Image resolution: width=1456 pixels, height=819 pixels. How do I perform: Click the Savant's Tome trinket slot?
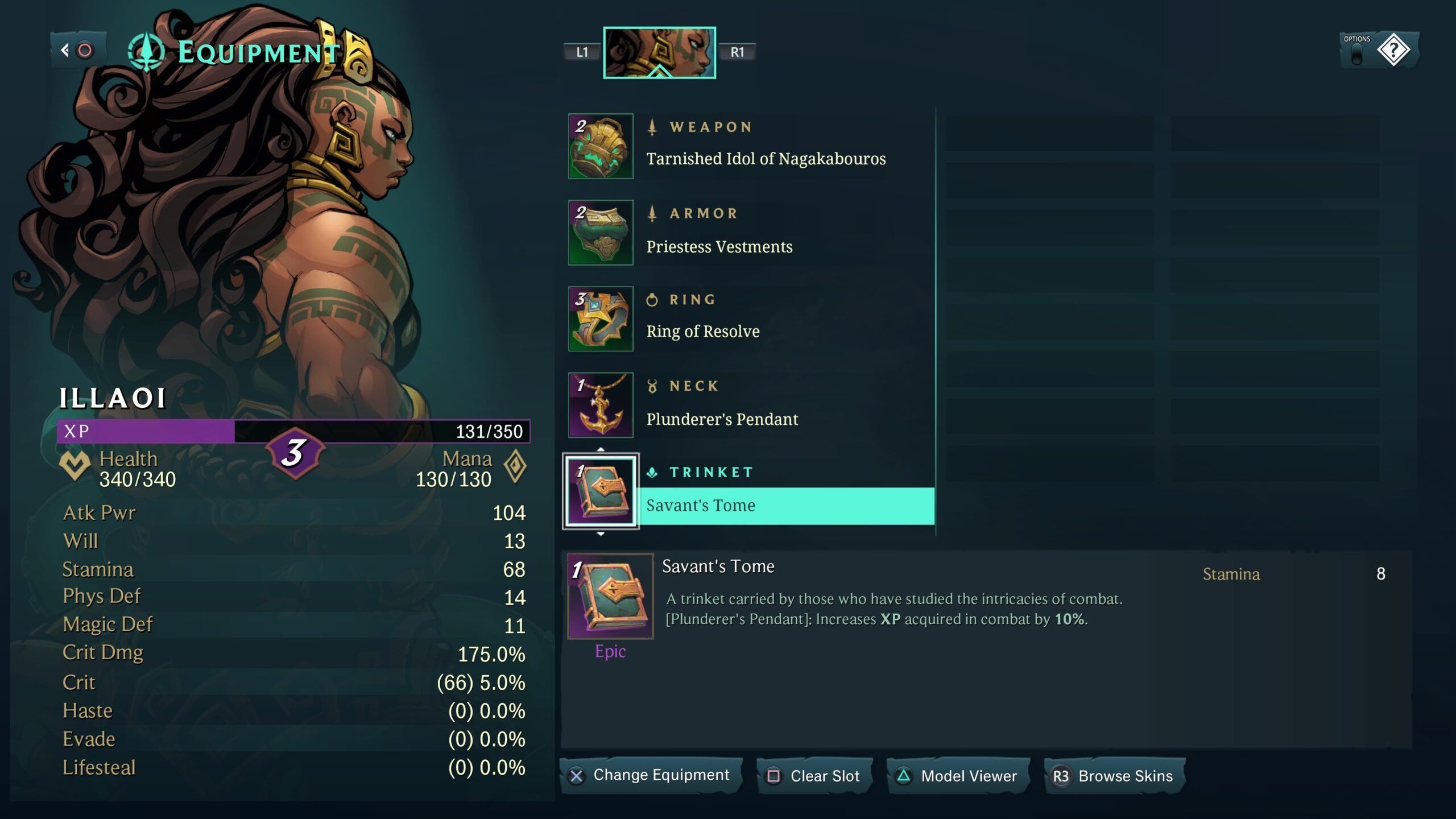(x=601, y=491)
